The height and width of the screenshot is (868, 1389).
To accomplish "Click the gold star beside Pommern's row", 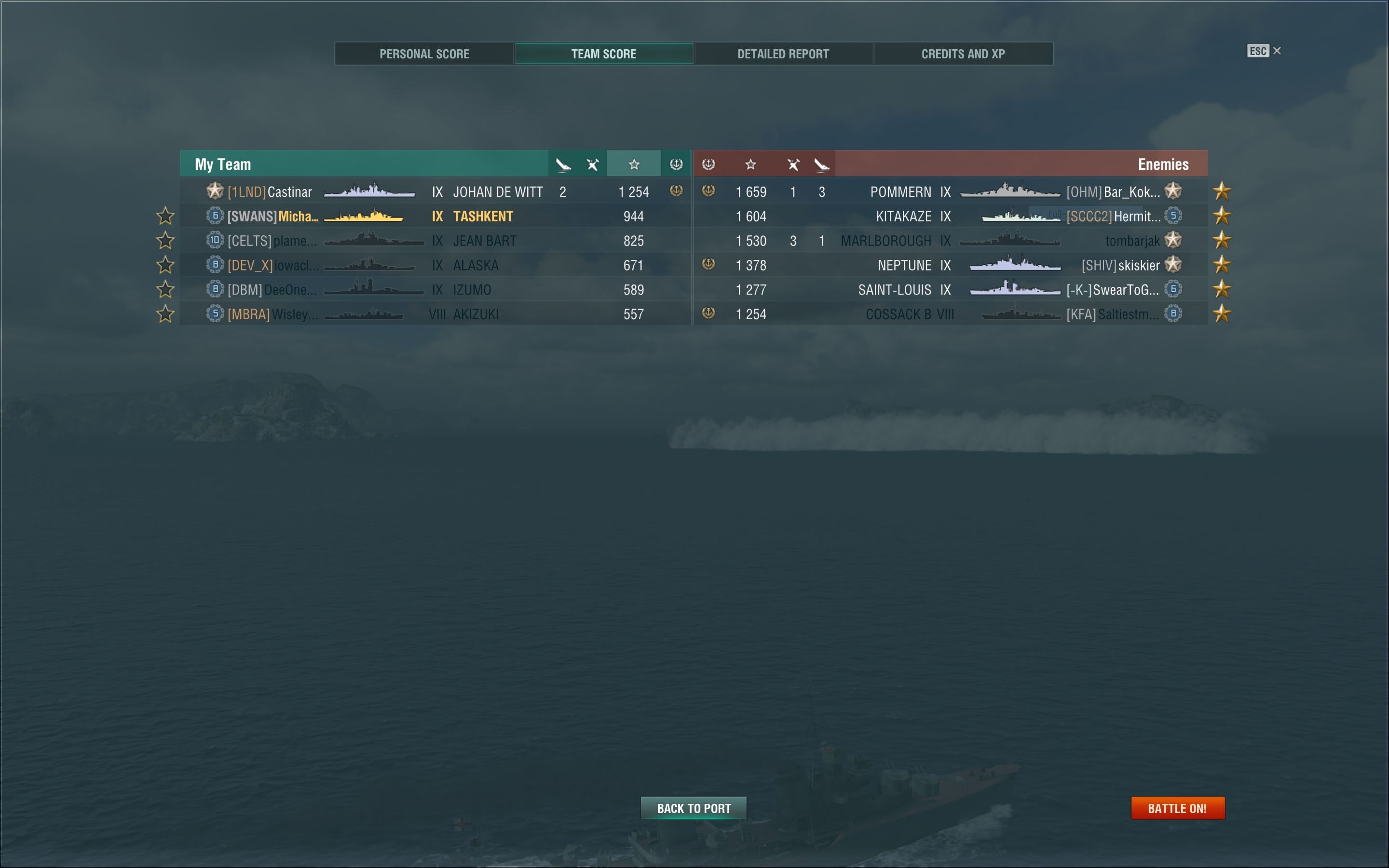I will [x=1222, y=191].
